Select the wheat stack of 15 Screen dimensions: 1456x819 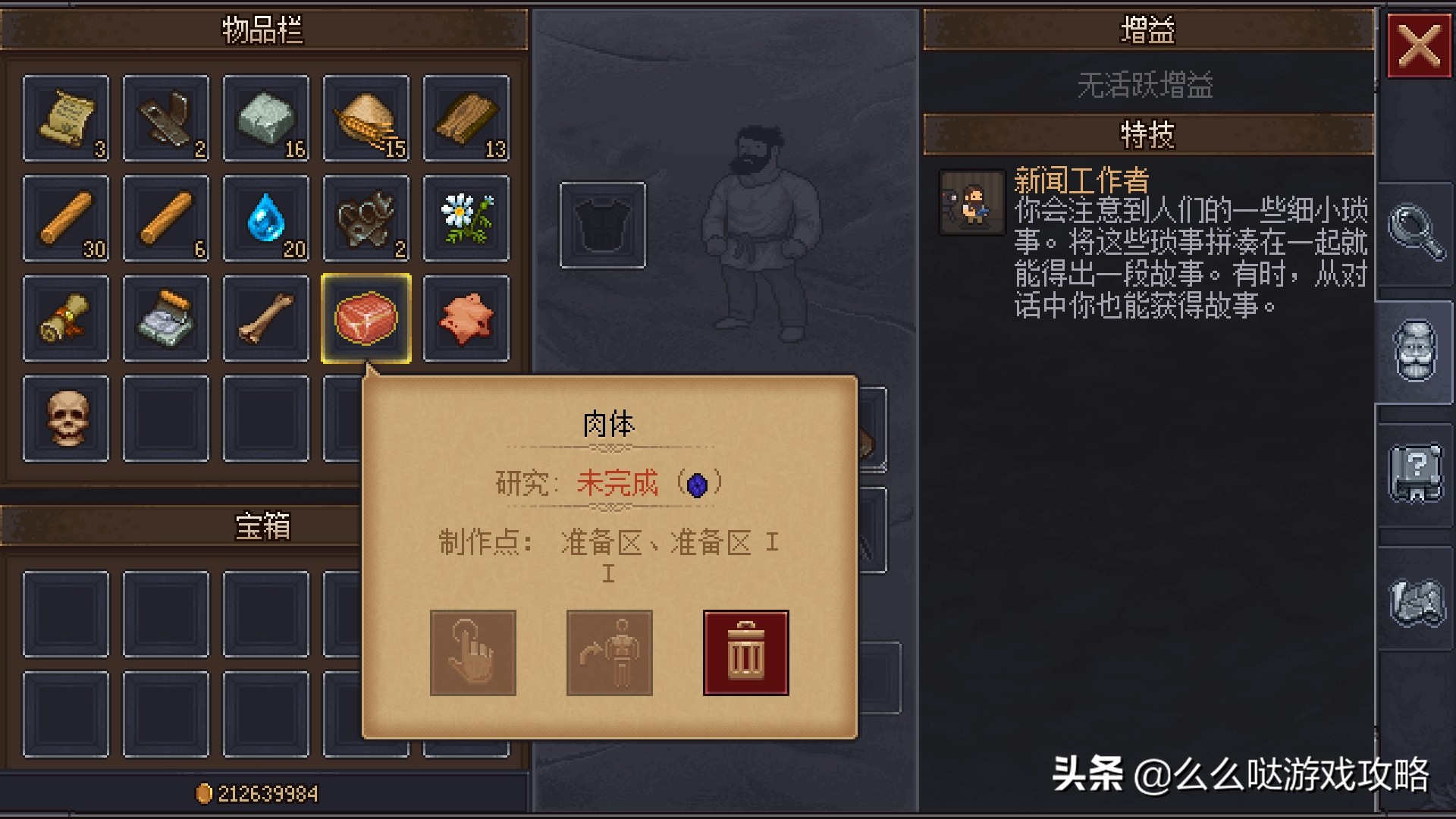point(367,119)
